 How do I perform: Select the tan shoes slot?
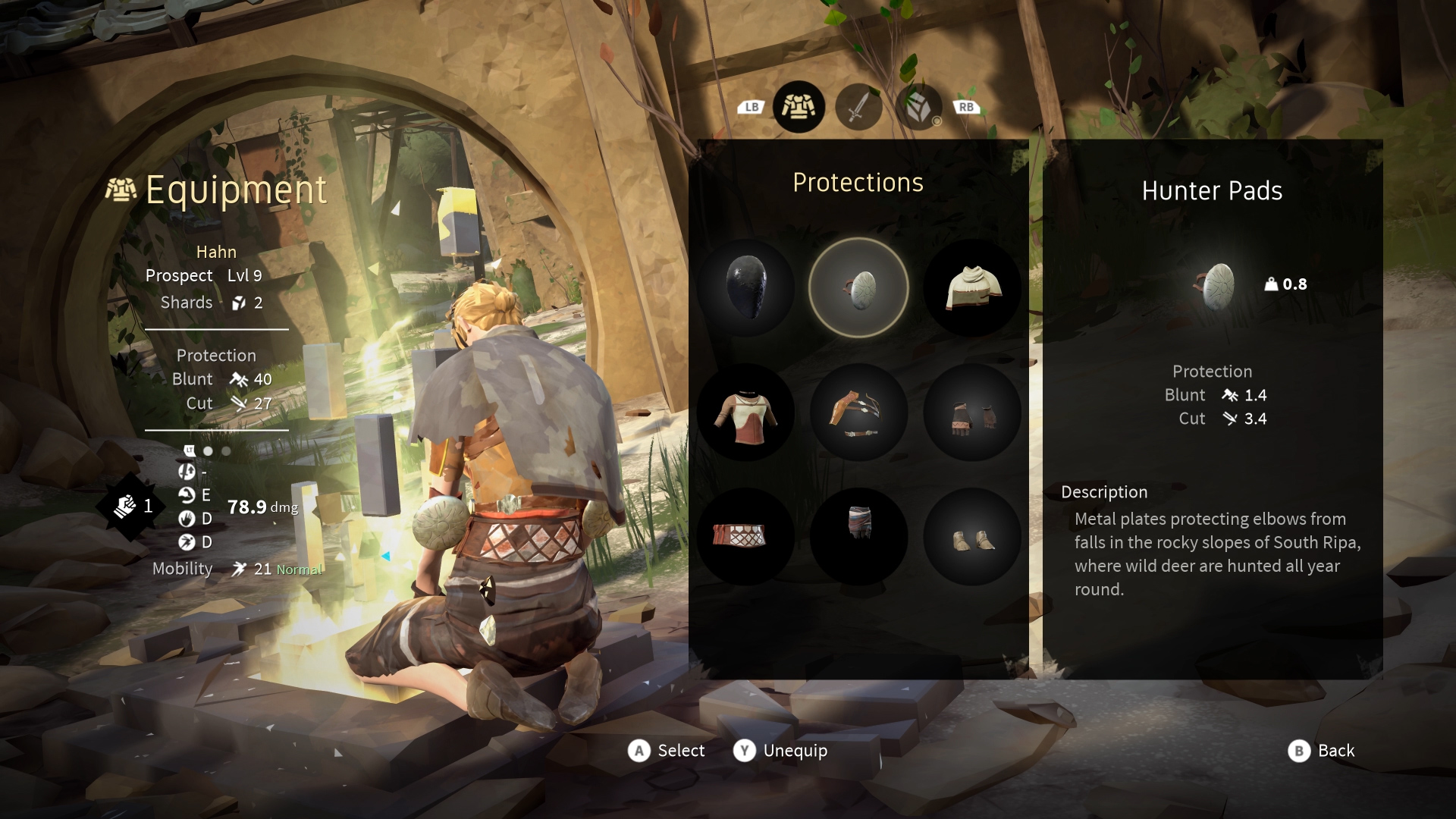(972, 537)
